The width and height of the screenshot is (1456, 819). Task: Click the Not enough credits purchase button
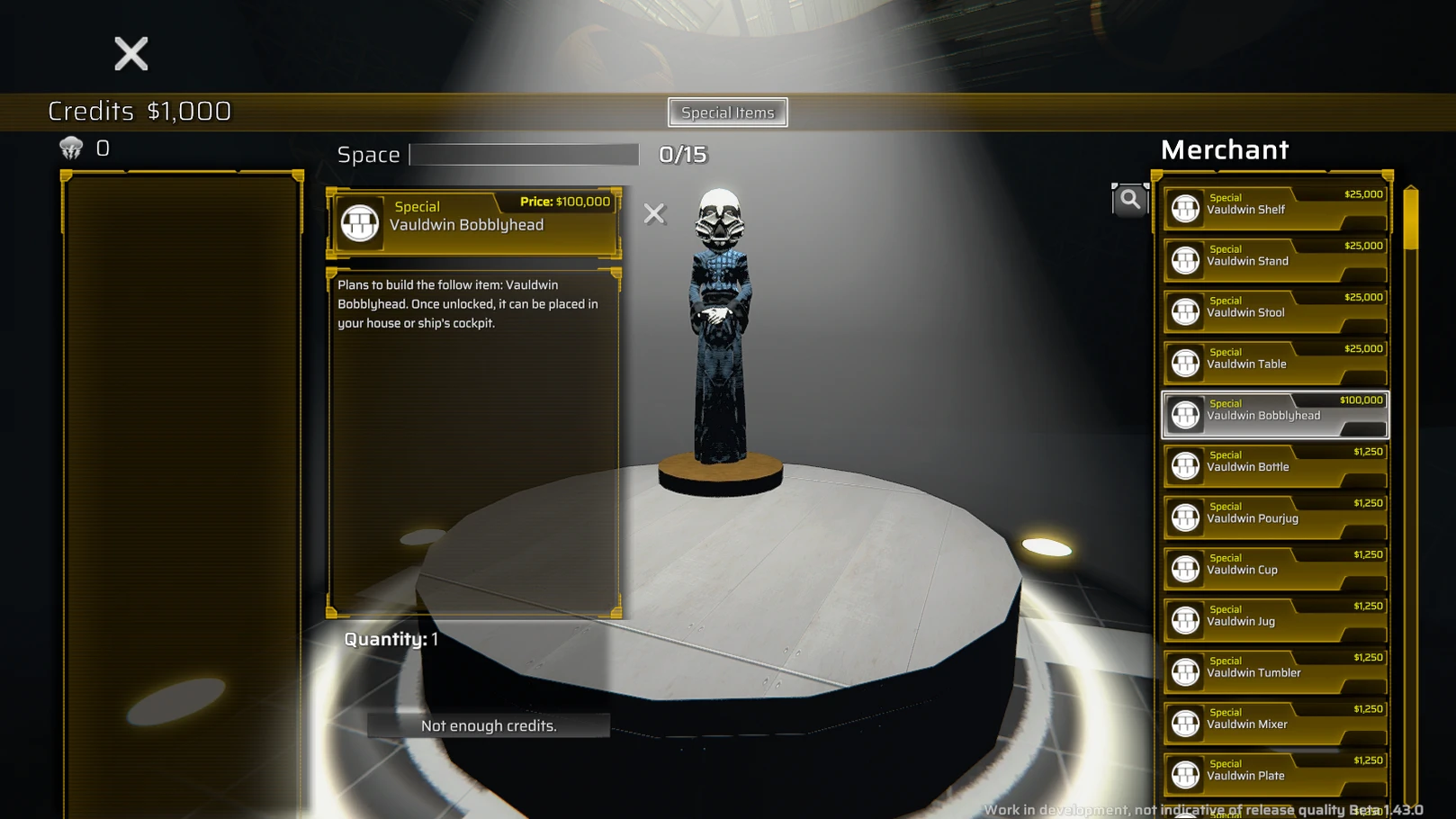click(489, 725)
